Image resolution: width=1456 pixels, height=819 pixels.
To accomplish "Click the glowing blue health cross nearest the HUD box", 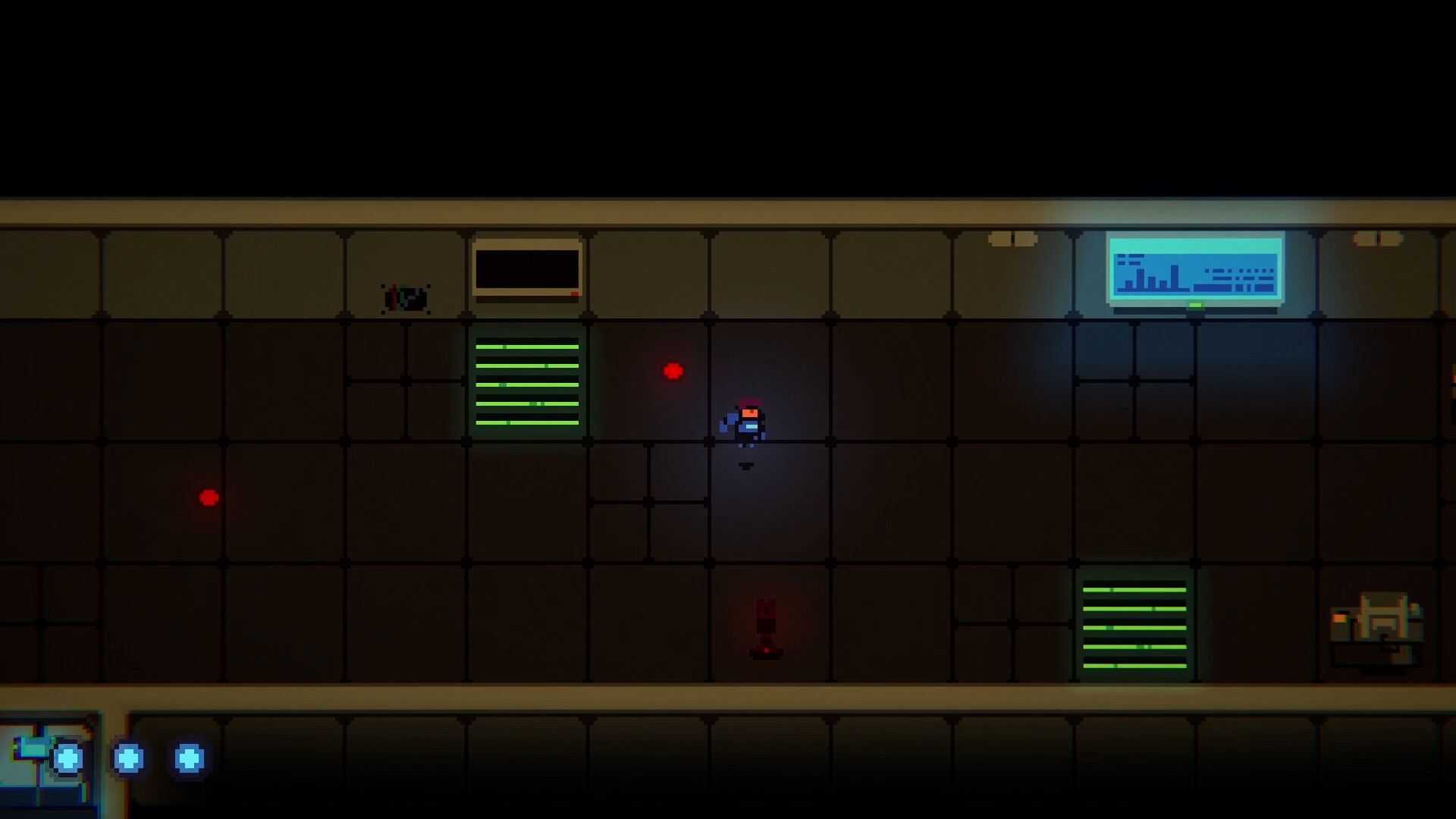I will tap(68, 758).
